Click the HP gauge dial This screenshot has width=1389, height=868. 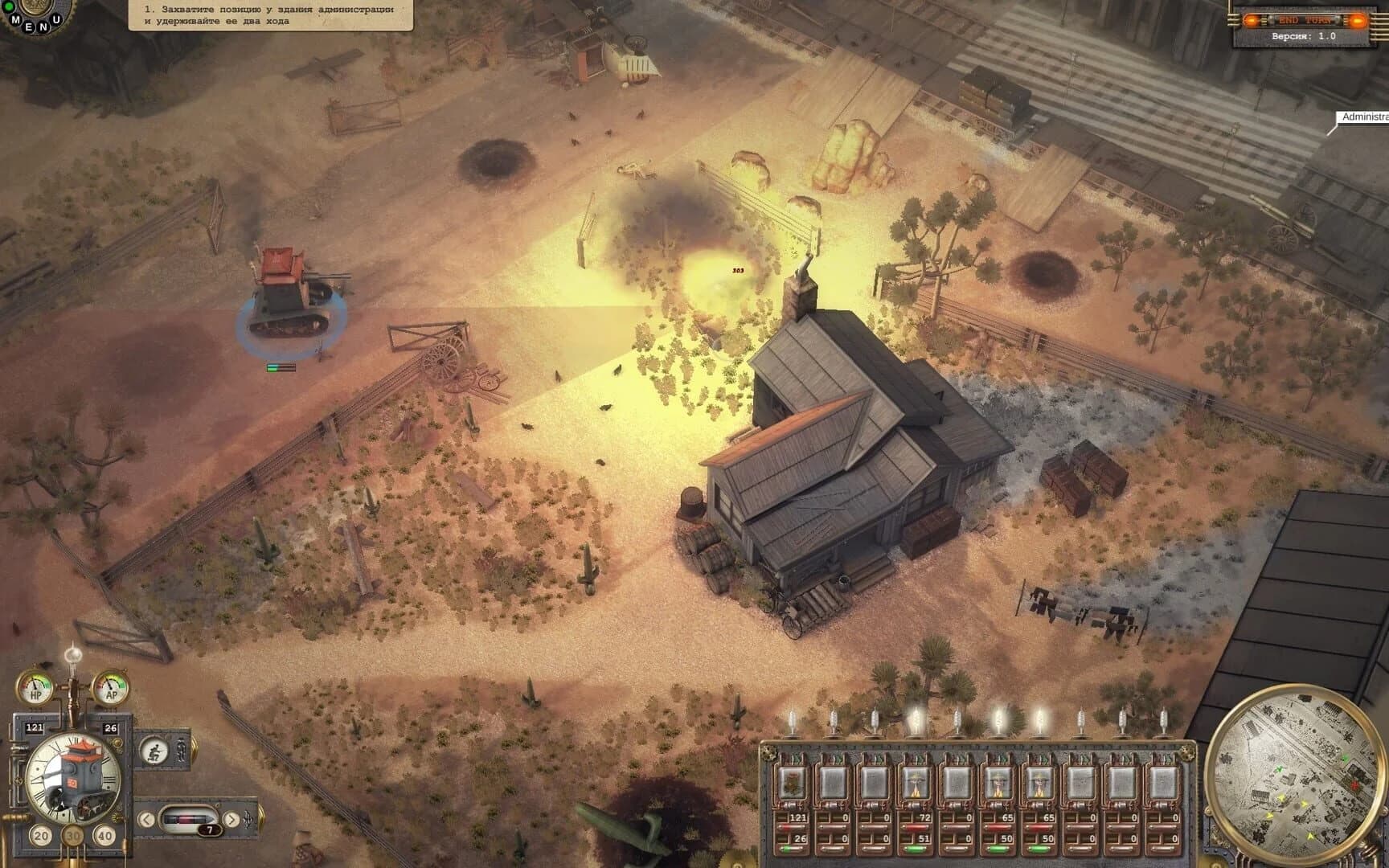point(35,688)
